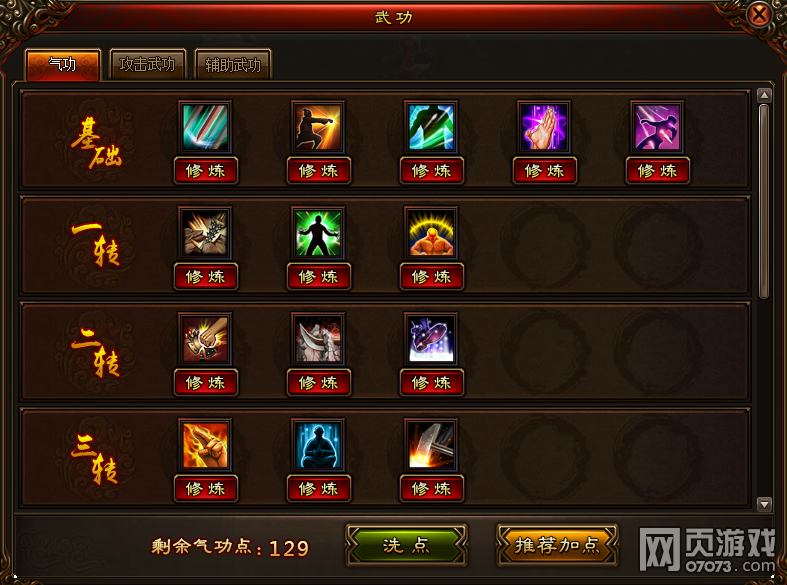Click the 洗点 reset button
Viewport: 787px width, 585px height.
click(x=406, y=545)
